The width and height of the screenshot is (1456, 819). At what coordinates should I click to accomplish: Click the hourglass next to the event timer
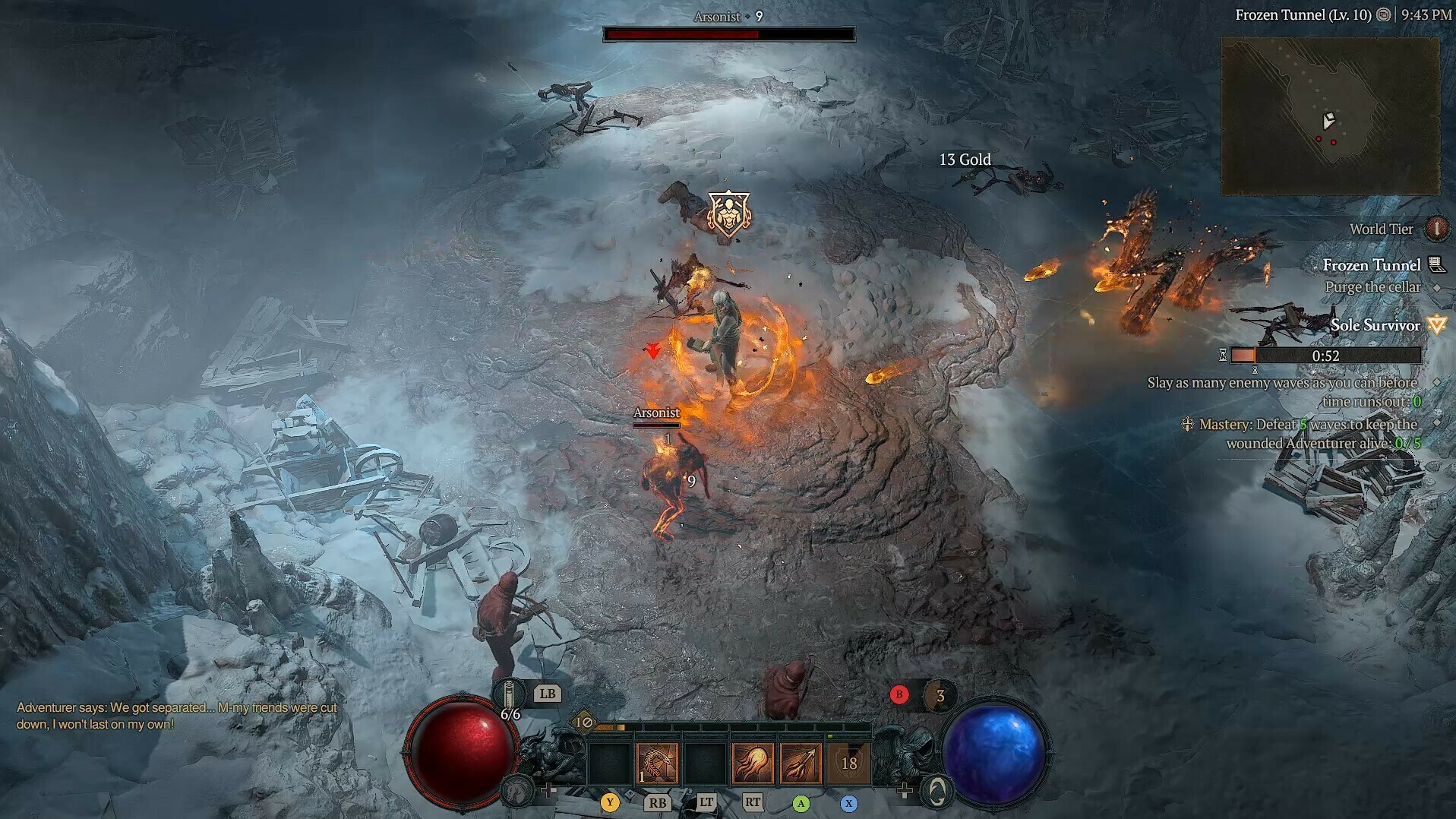click(1222, 356)
